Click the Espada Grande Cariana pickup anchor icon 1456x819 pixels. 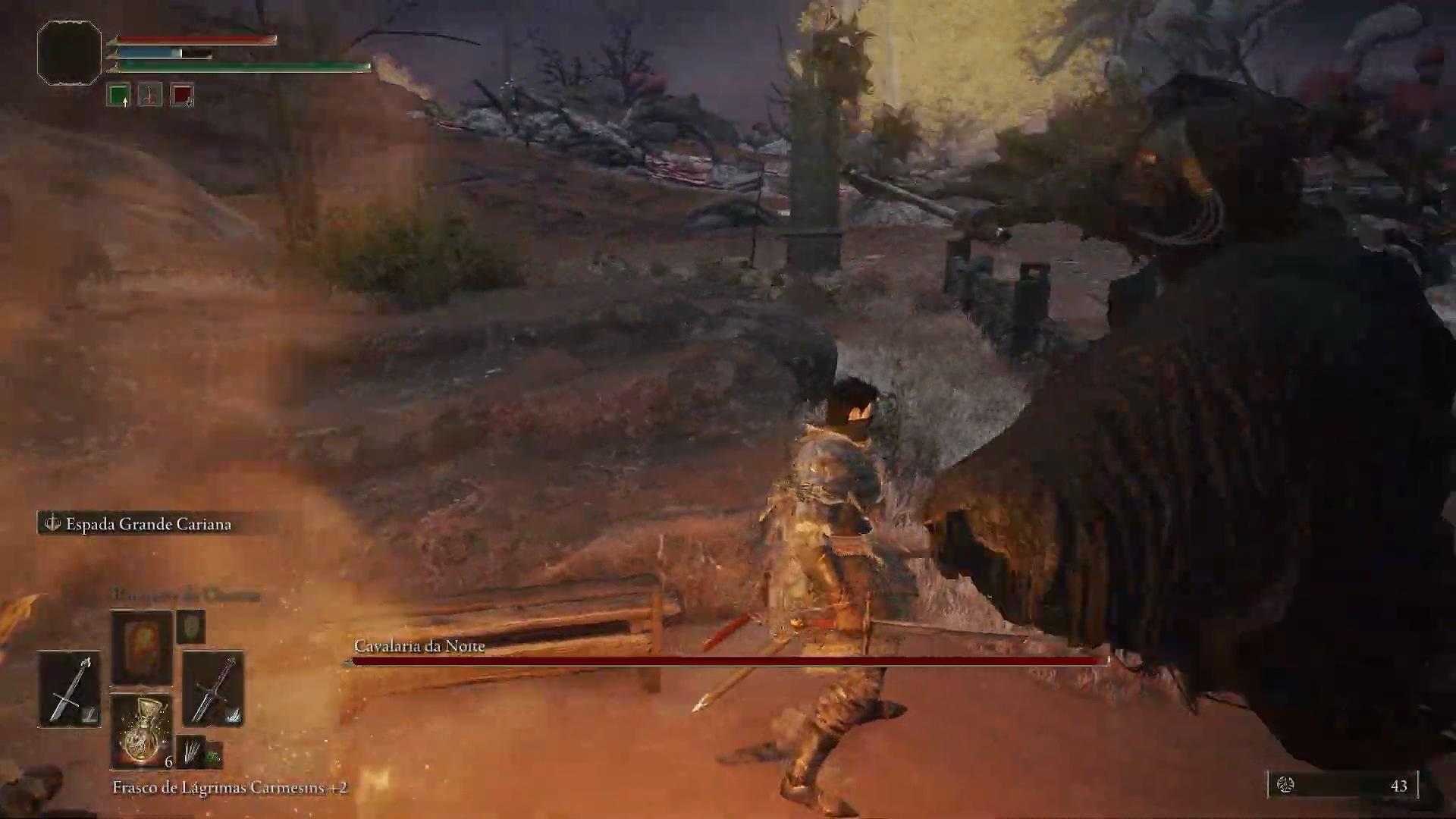click(52, 523)
